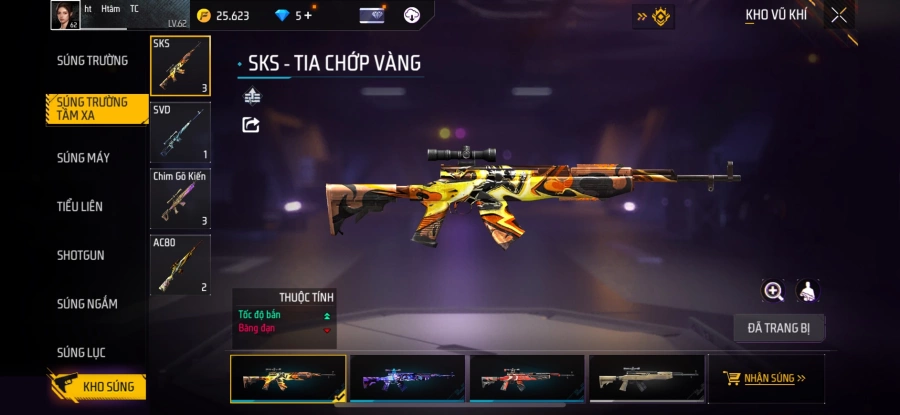This screenshot has width=900, height=415.
Task: Choose the Chim Gõ Kiến weapon
Action: [x=180, y=198]
